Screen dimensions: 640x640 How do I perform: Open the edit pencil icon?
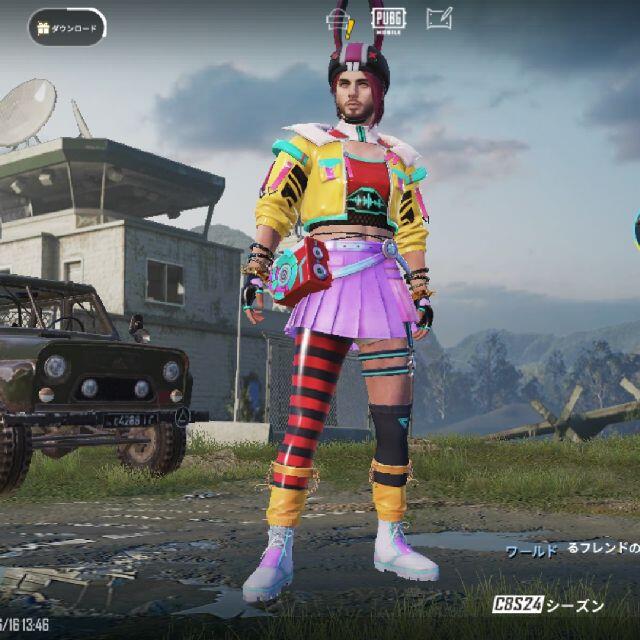click(438, 18)
